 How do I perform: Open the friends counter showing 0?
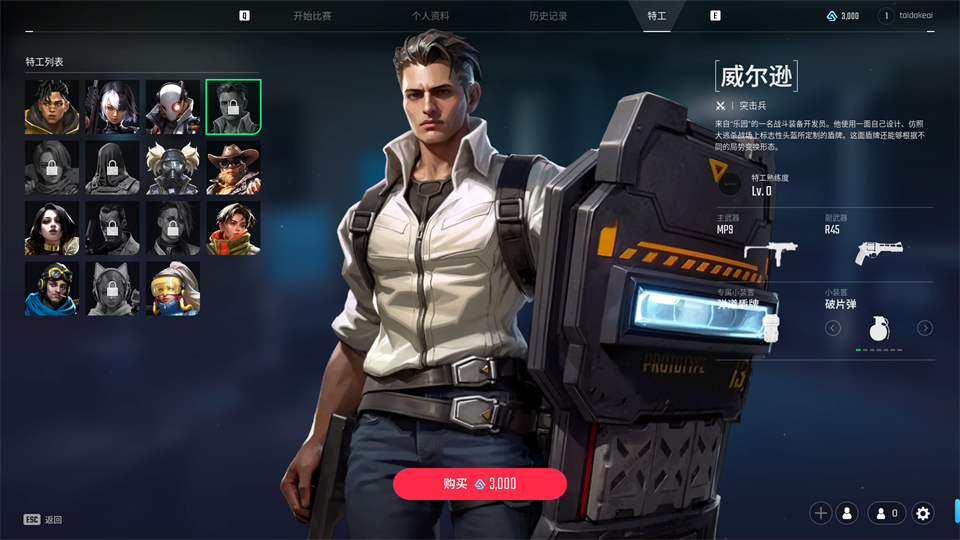(887, 513)
